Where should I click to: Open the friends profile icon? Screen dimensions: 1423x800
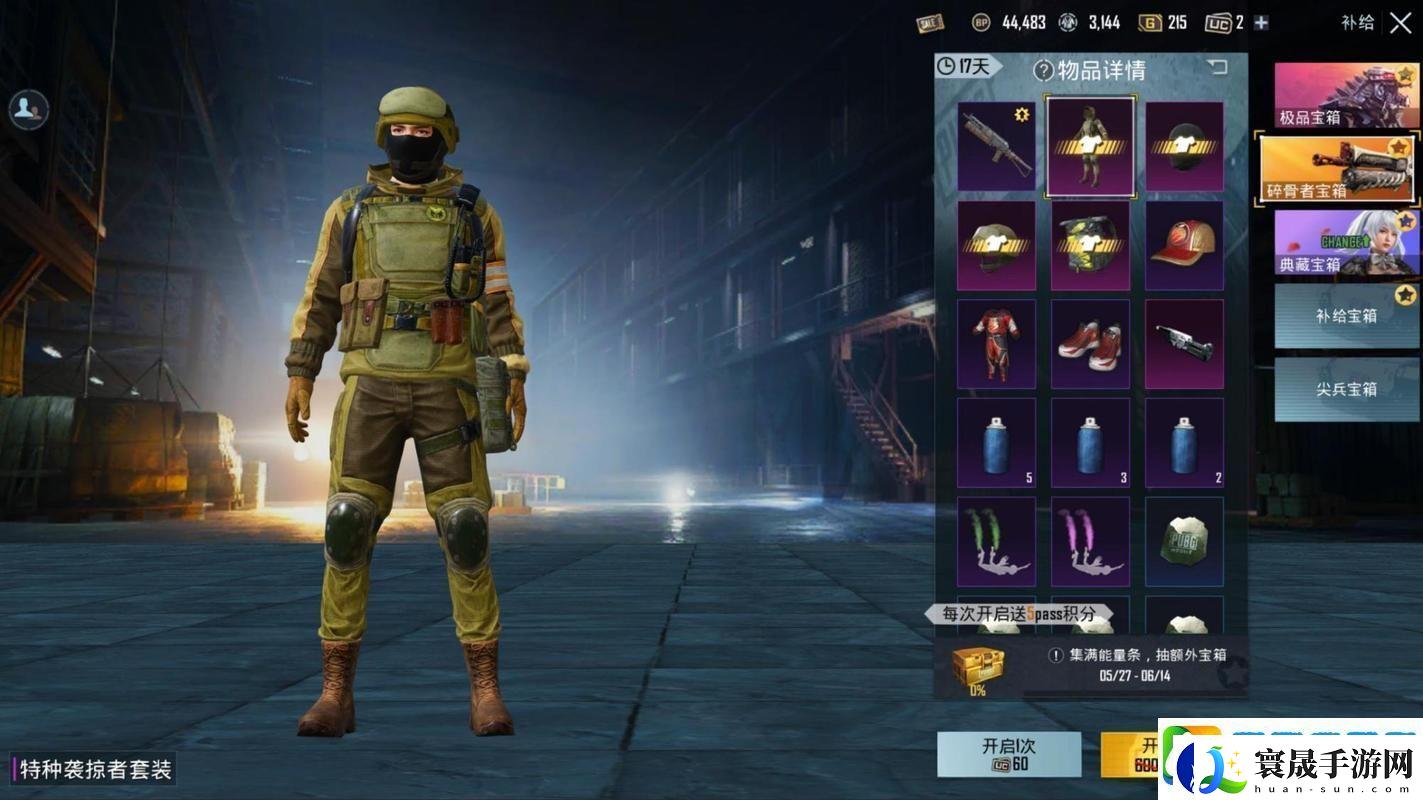click(29, 109)
